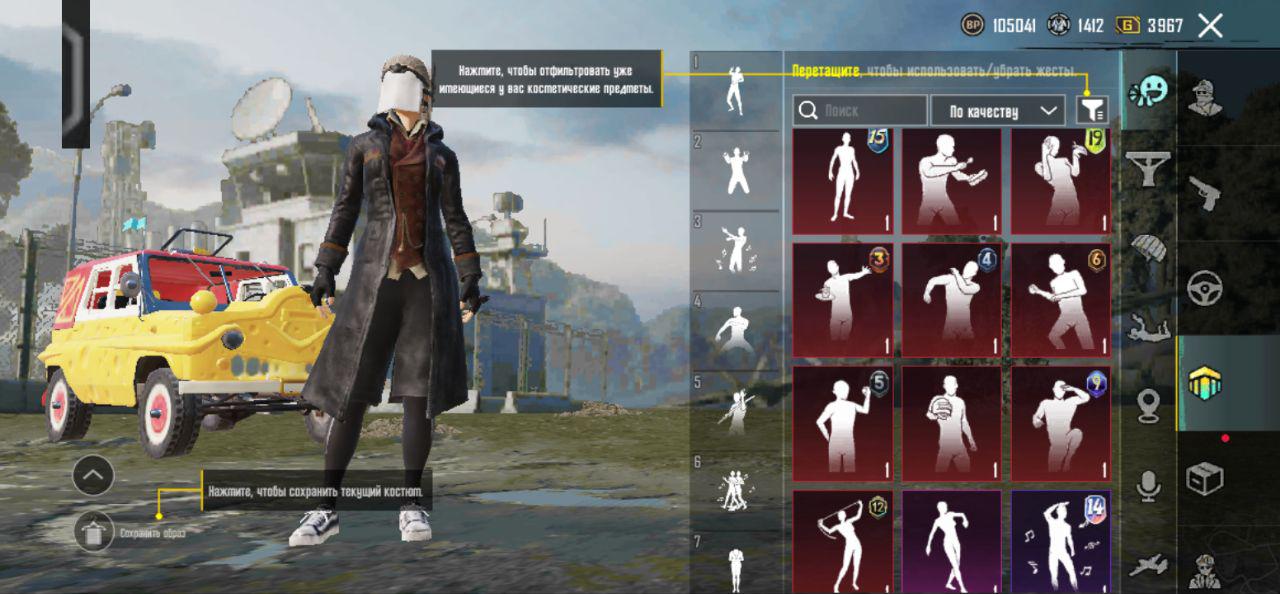Open the microphone voice category
Screen dimensions: 1280x594
1149,487
